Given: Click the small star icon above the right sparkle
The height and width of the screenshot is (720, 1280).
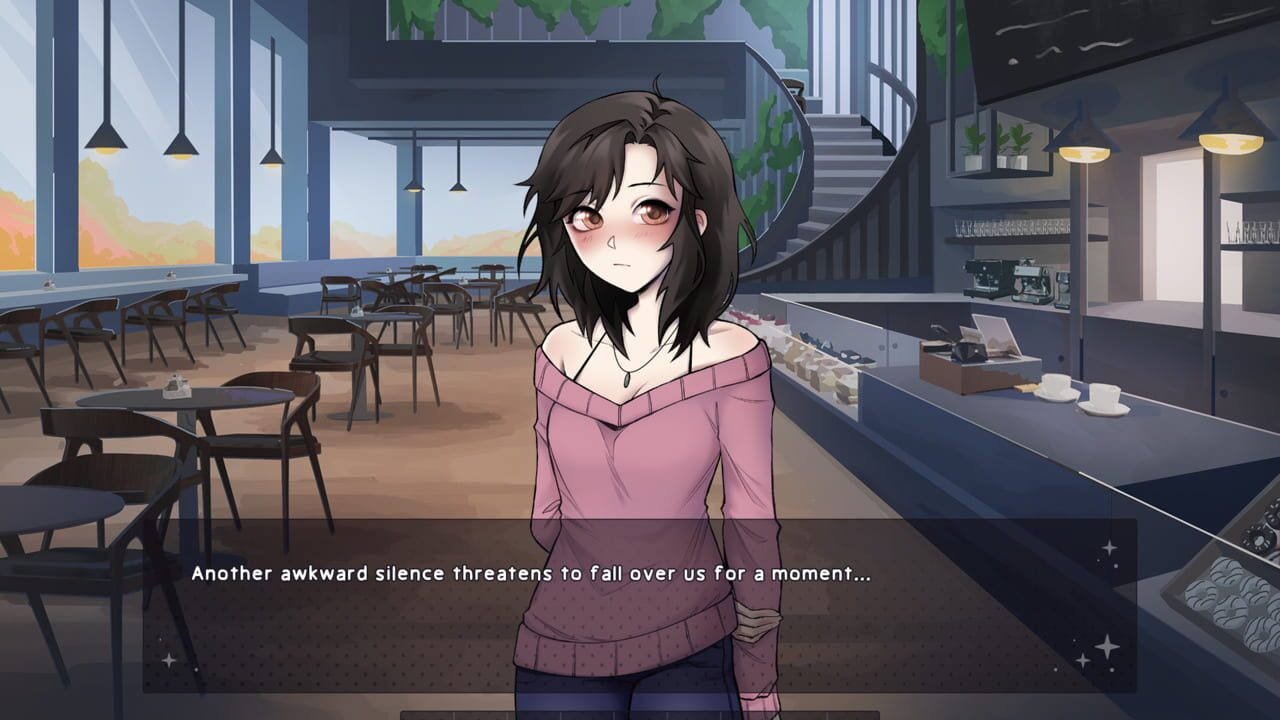Looking at the screenshot, I should [x=1109, y=547].
